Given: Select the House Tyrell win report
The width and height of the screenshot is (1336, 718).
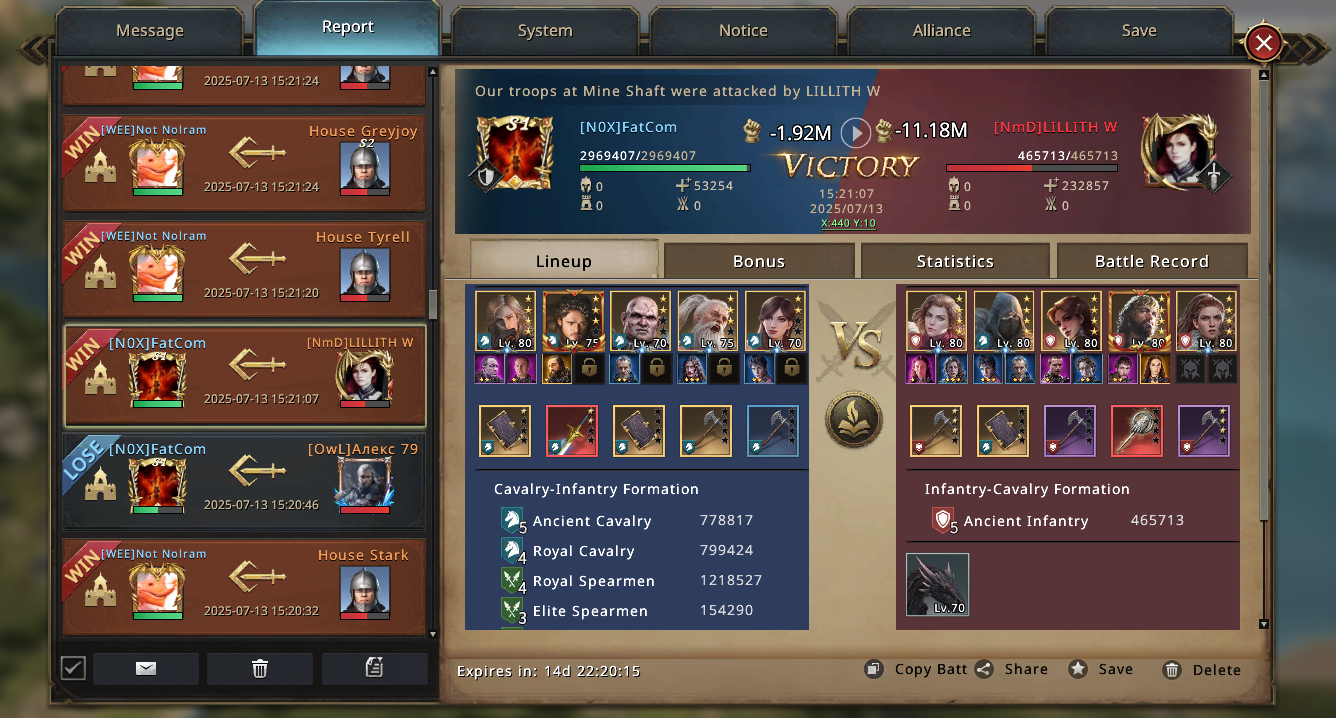Looking at the screenshot, I should [x=244, y=268].
